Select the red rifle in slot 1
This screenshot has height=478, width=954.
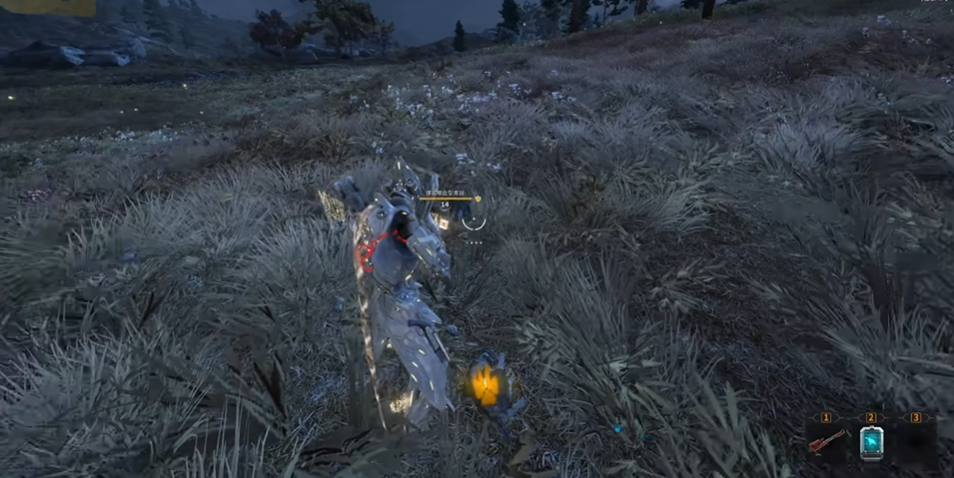point(828,441)
